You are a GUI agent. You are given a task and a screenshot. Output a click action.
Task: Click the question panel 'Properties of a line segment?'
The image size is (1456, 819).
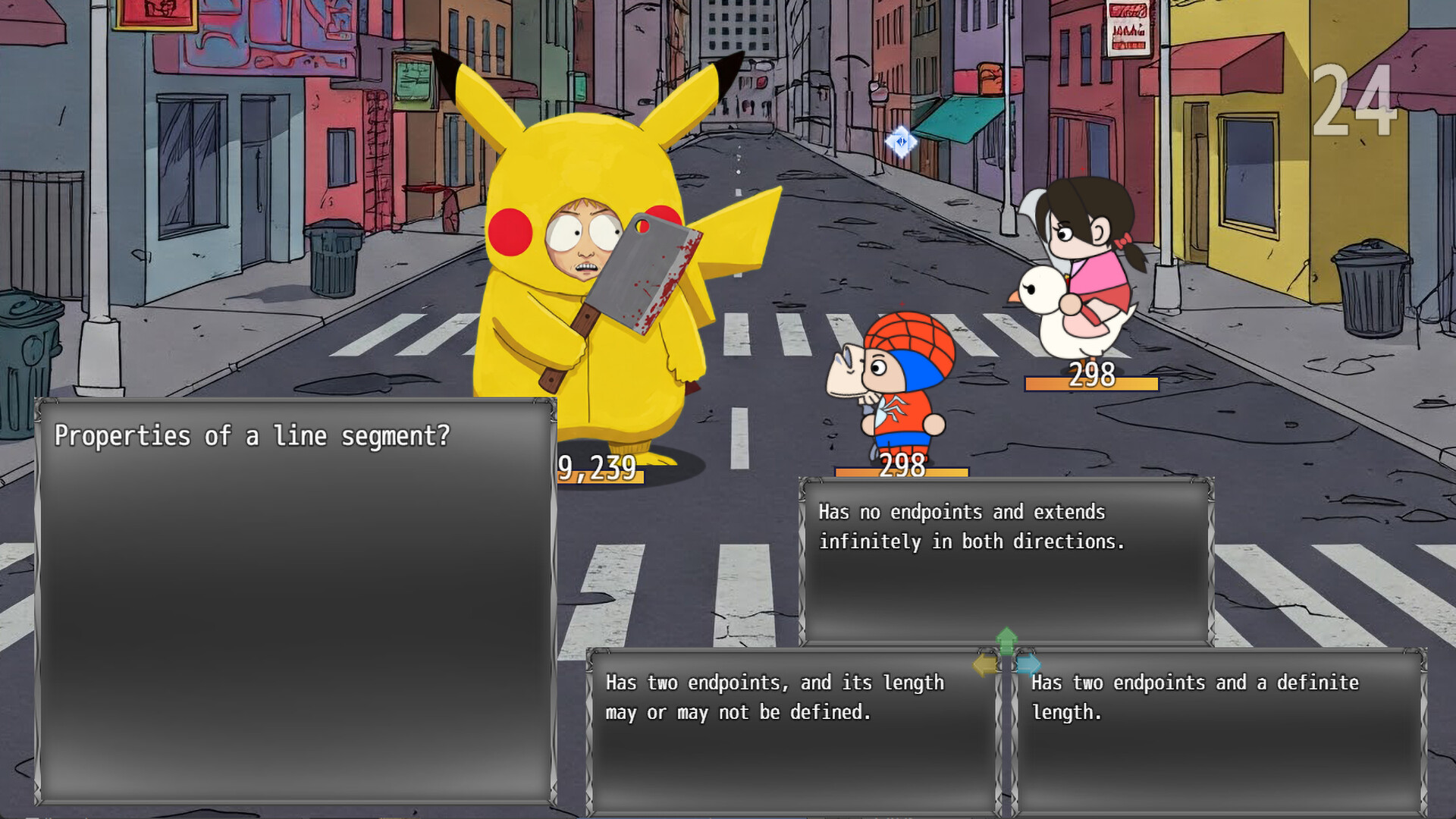tap(254, 436)
